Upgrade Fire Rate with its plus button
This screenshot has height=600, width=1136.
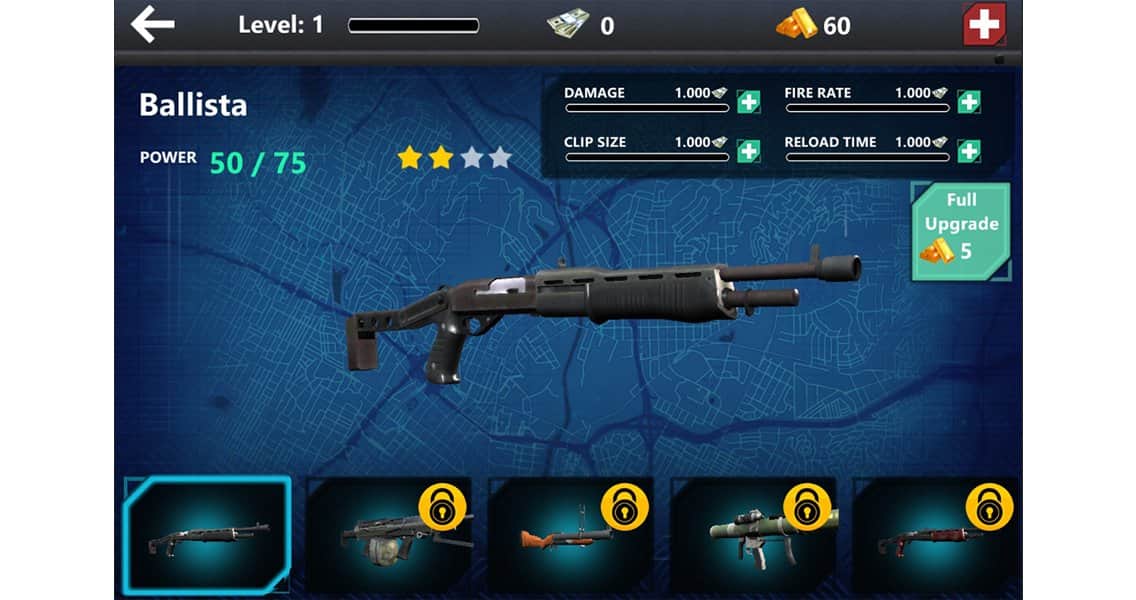tap(968, 101)
